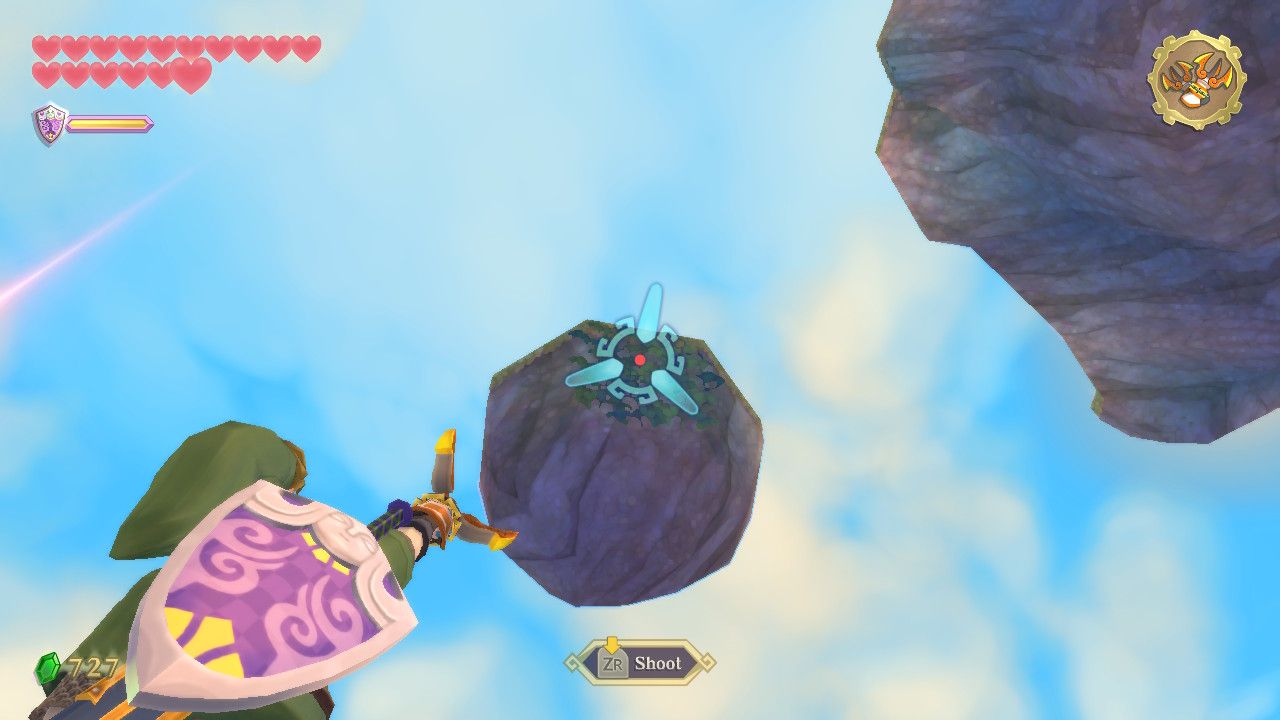
Task: Click the ZR button icon in the prompt
Action: click(611, 663)
